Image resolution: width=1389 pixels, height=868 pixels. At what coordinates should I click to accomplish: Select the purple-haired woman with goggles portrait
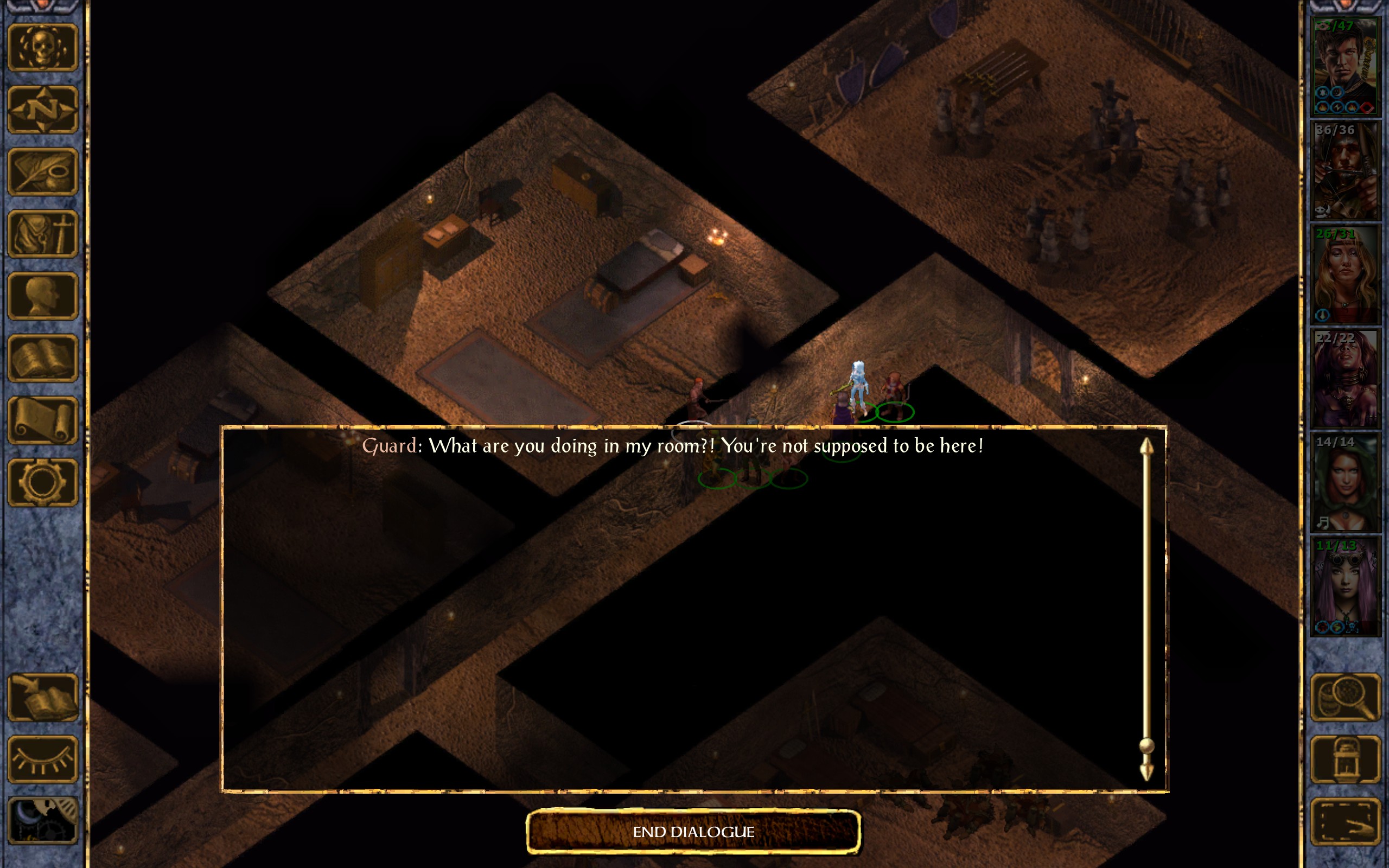(1346, 586)
